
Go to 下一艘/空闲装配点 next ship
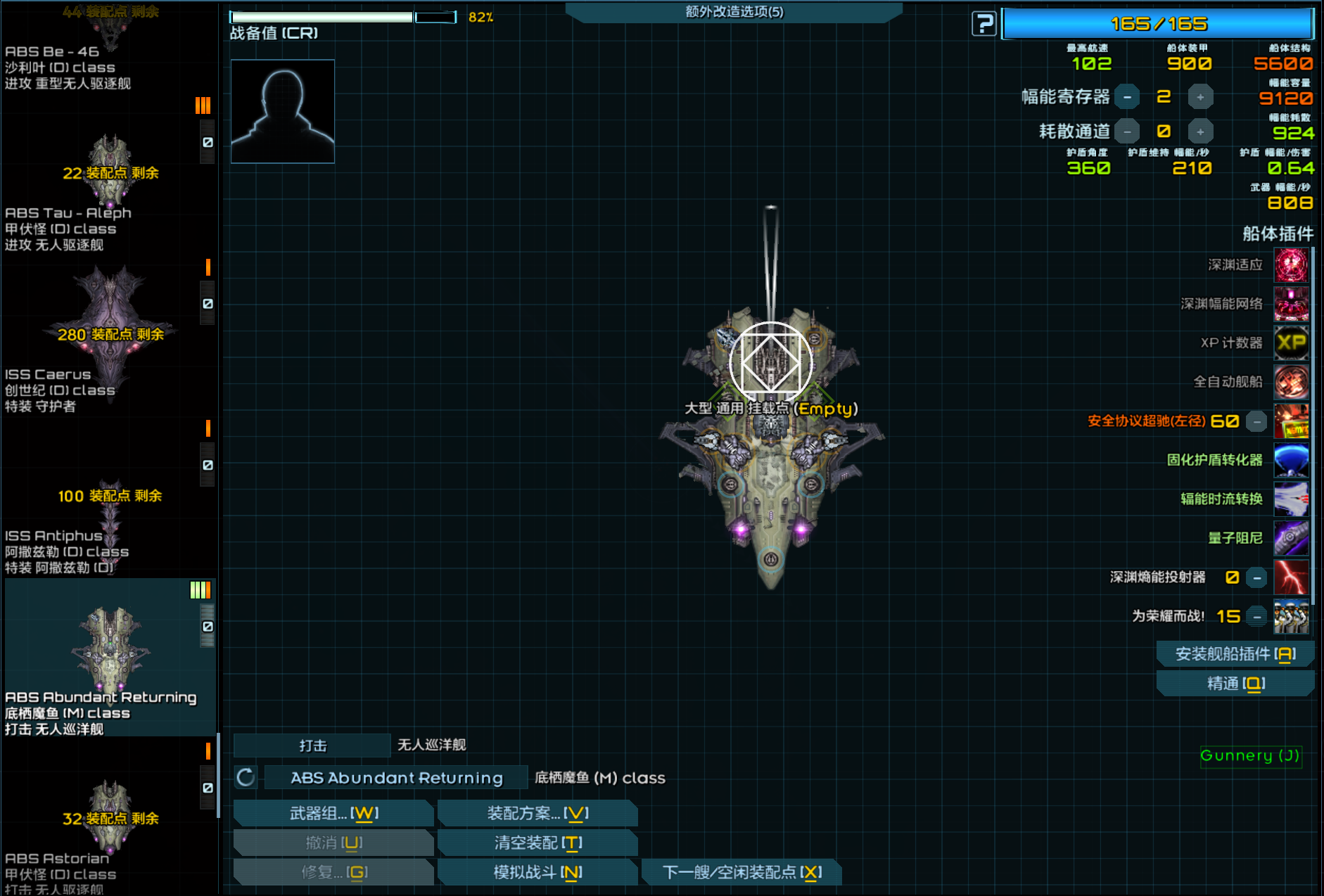741,872
